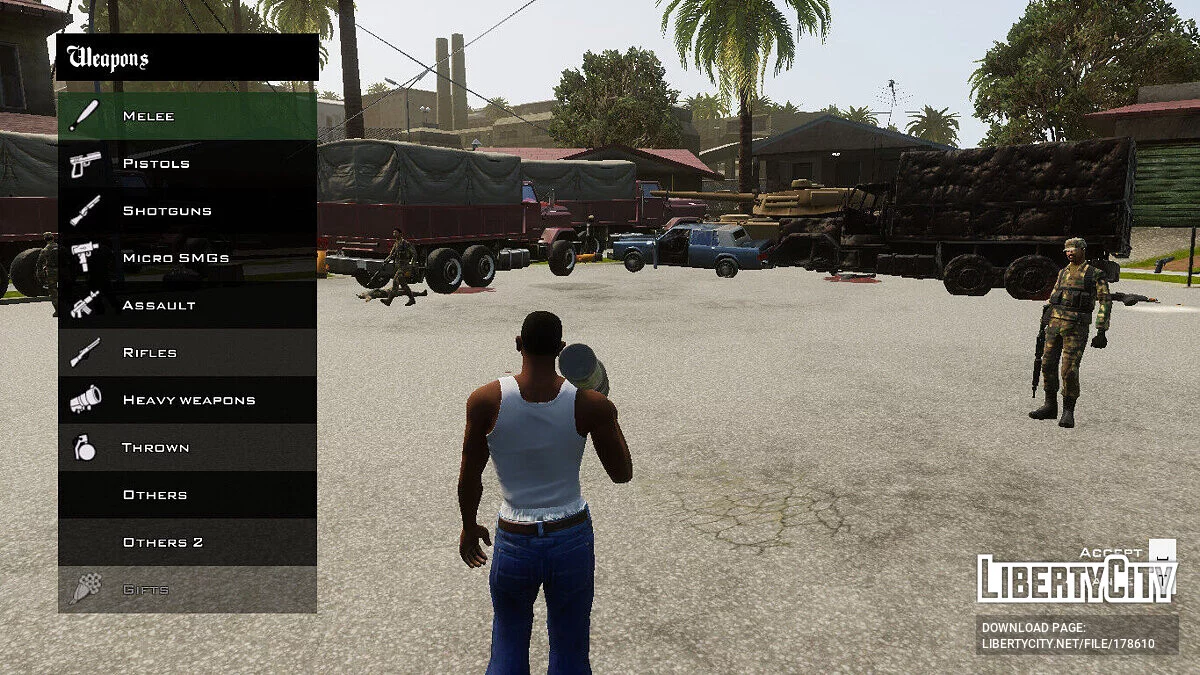This screenshot has height=675, width=1200.
Task: Select the Melee weapons category
Action: pyautogui.click(x=187, y=116)
